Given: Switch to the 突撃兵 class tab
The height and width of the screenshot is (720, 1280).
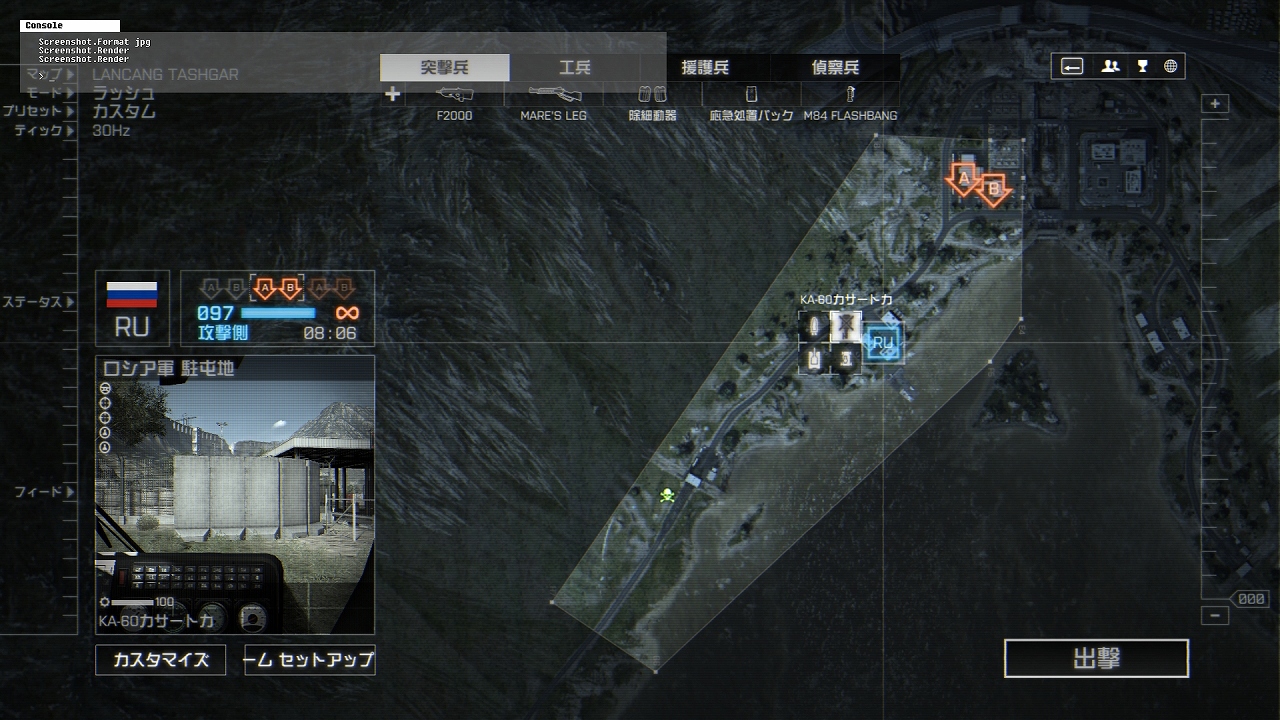Looking at the screenshot, I should pos(445,68).
